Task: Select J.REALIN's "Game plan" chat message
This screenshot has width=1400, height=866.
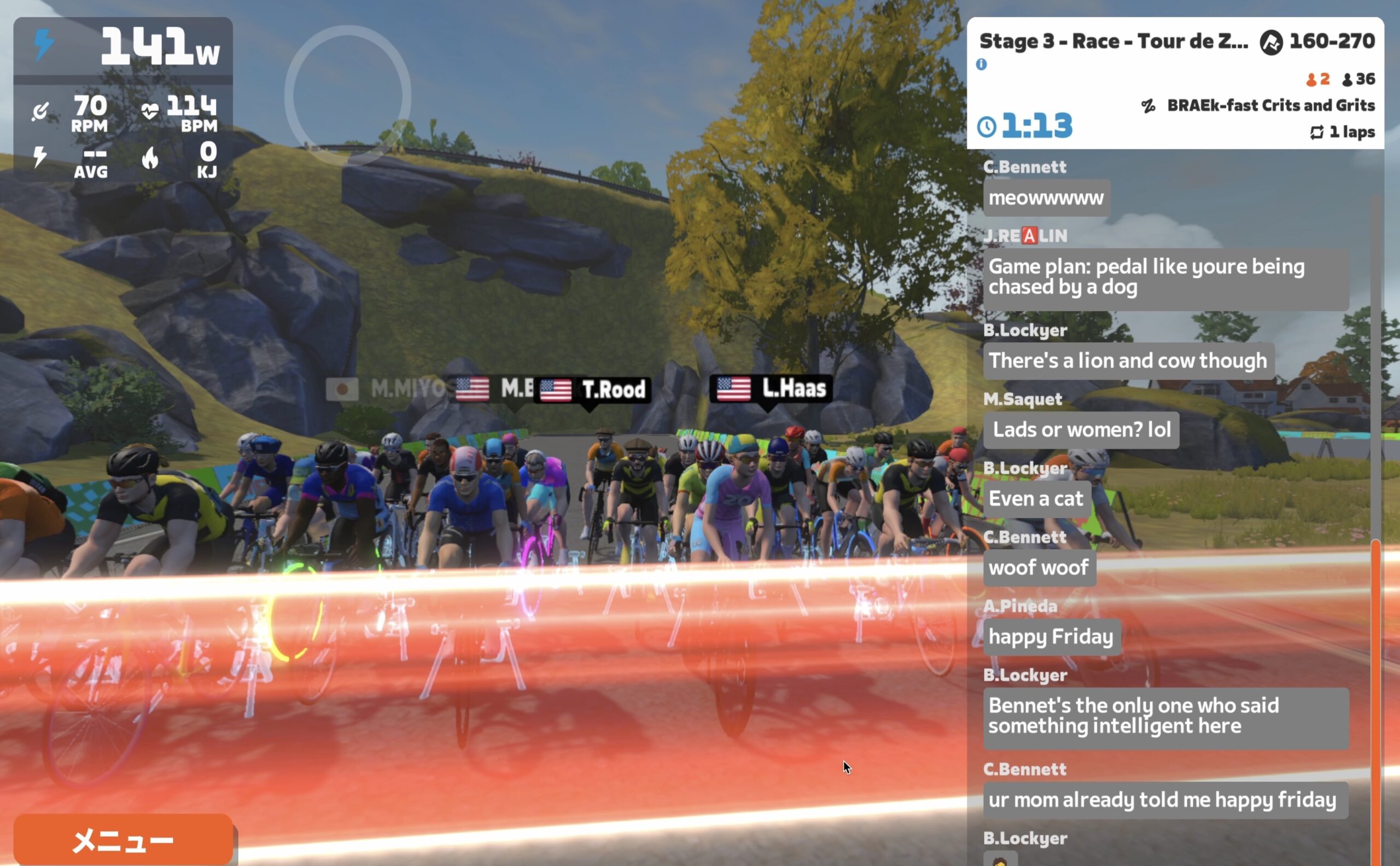Action: 1165,277
